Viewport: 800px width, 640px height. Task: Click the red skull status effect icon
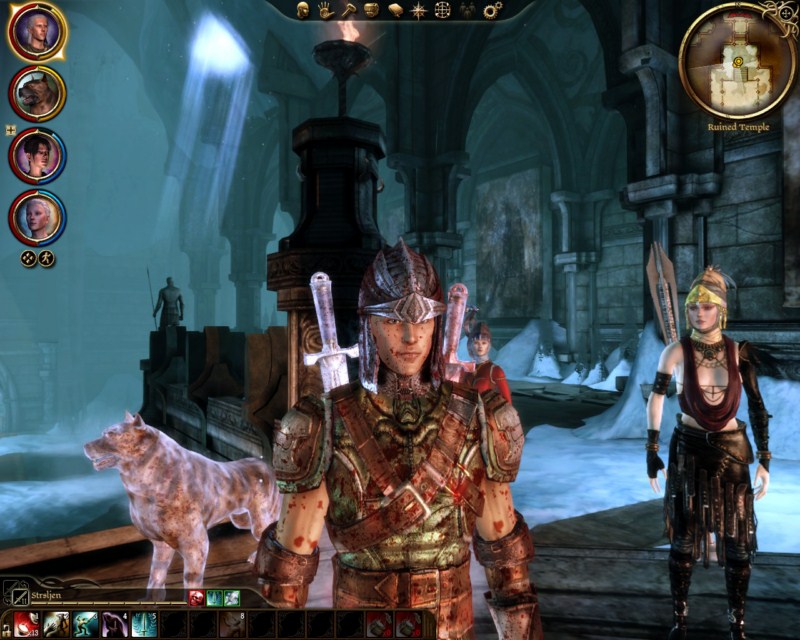197,598
